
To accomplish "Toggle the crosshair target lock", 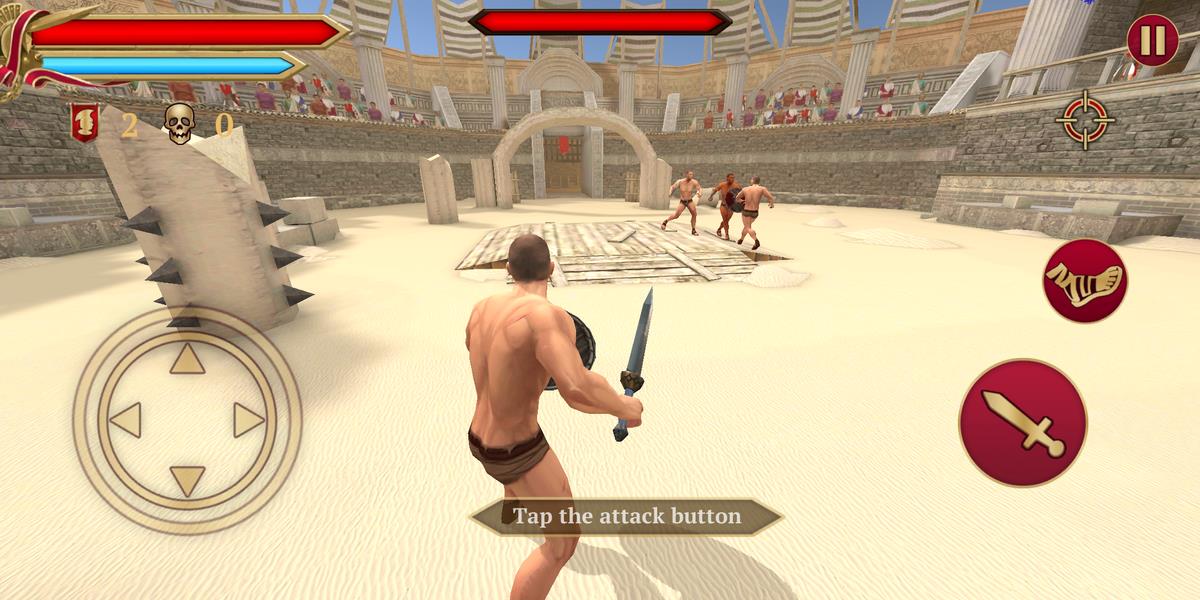I will (x=1084, y=119).
